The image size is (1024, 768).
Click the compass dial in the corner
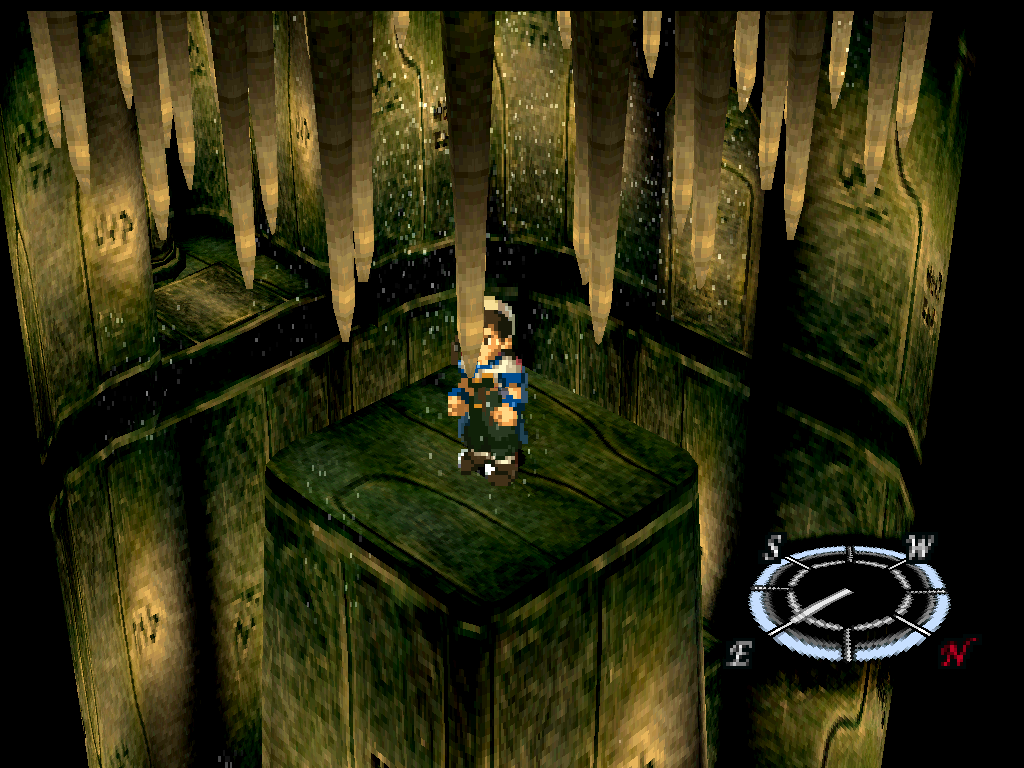click(x=848, y=603)
